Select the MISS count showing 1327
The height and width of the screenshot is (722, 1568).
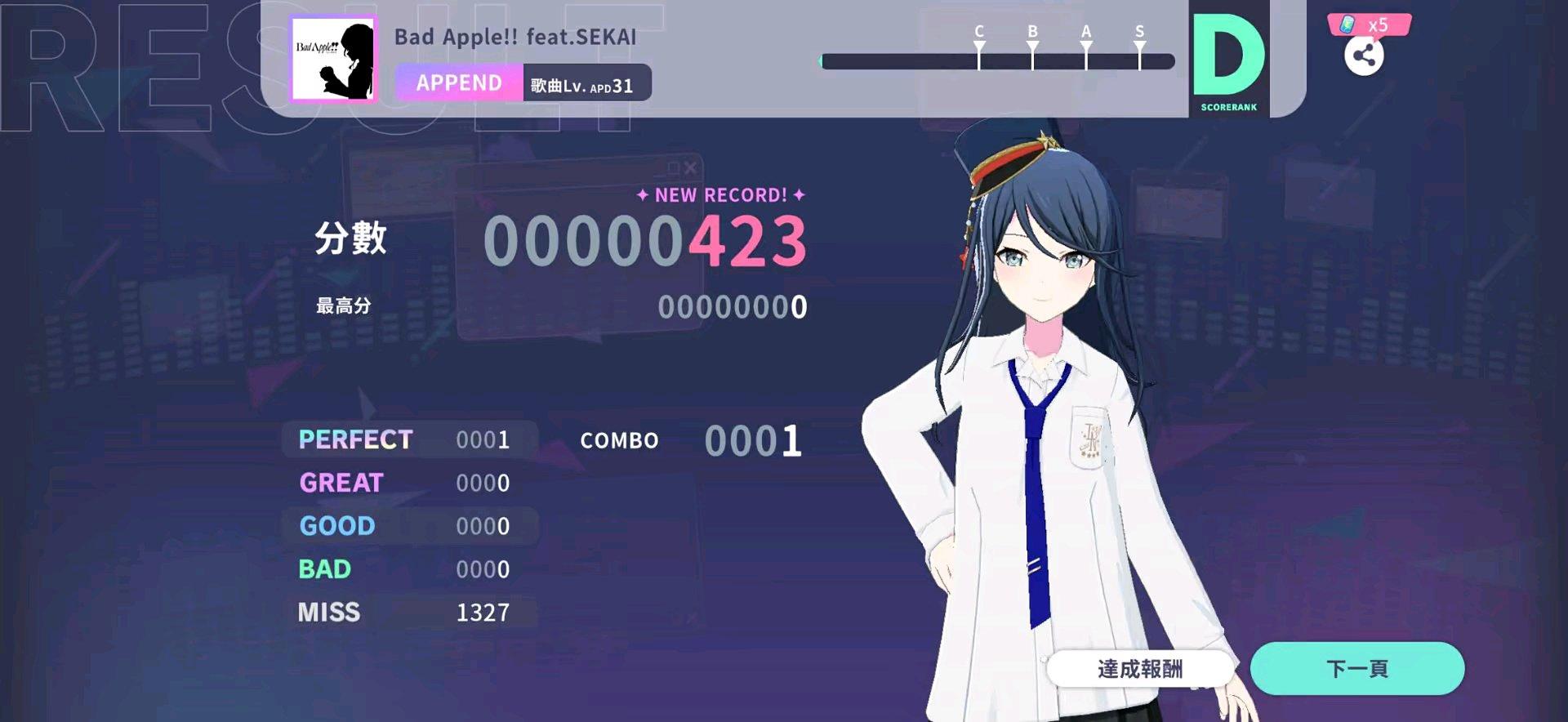(485, 612)
